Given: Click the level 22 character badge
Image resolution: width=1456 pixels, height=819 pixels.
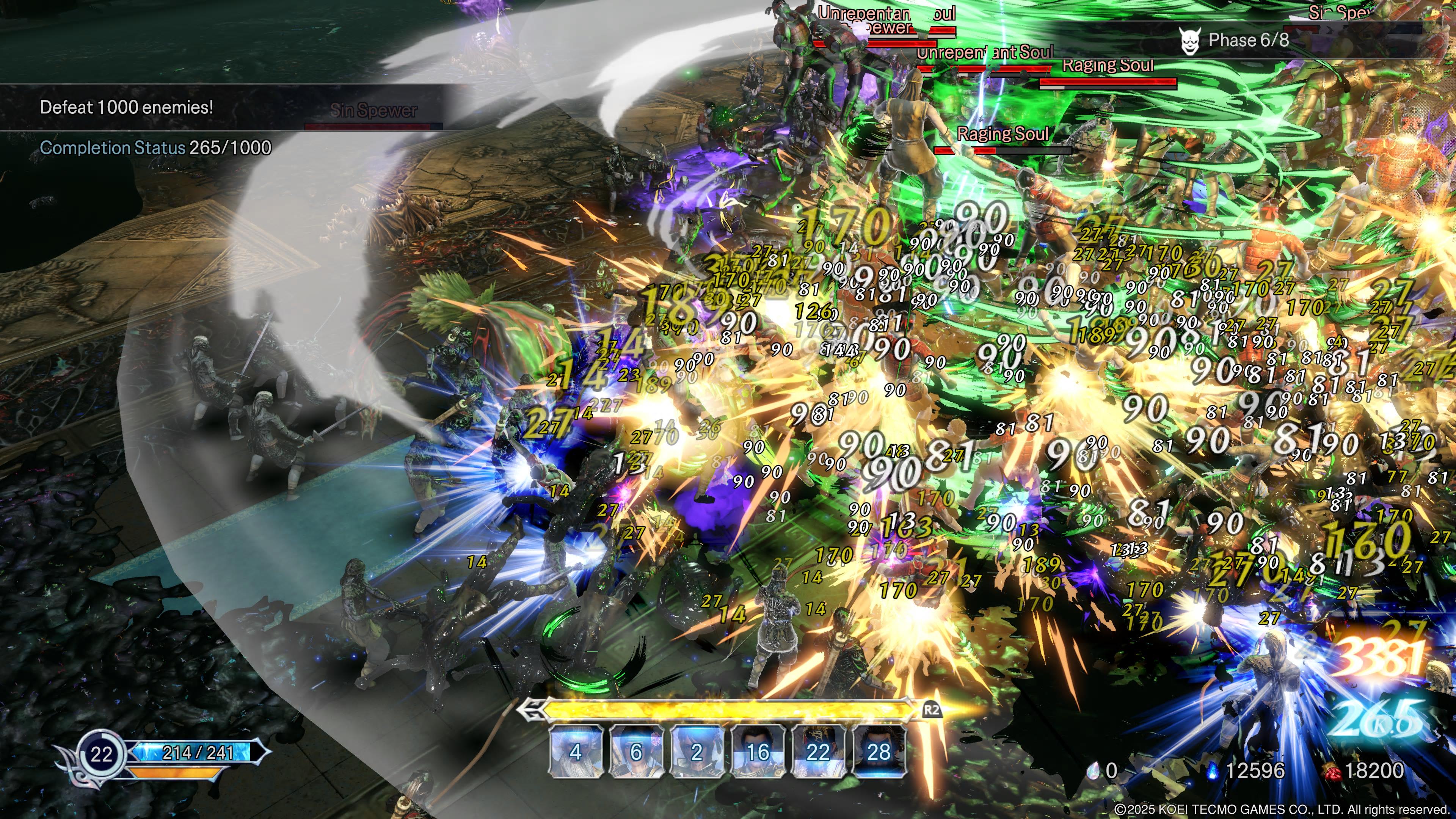Looking at the screenshot, I should 102,755.
